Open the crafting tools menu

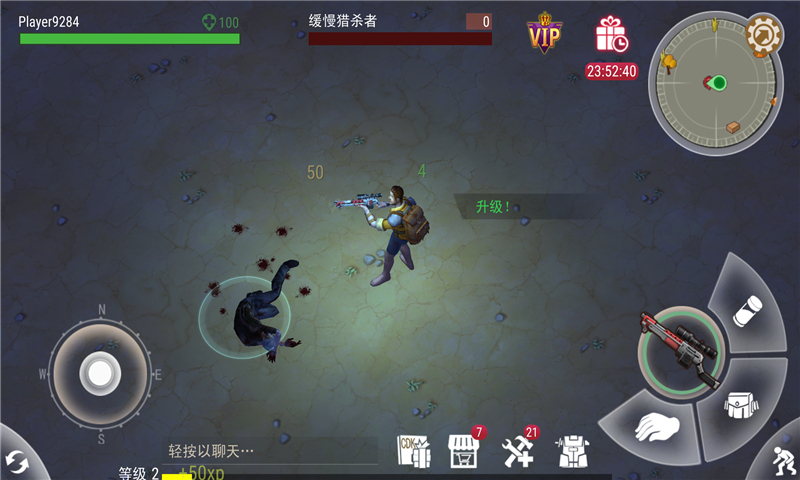point(518,451)
